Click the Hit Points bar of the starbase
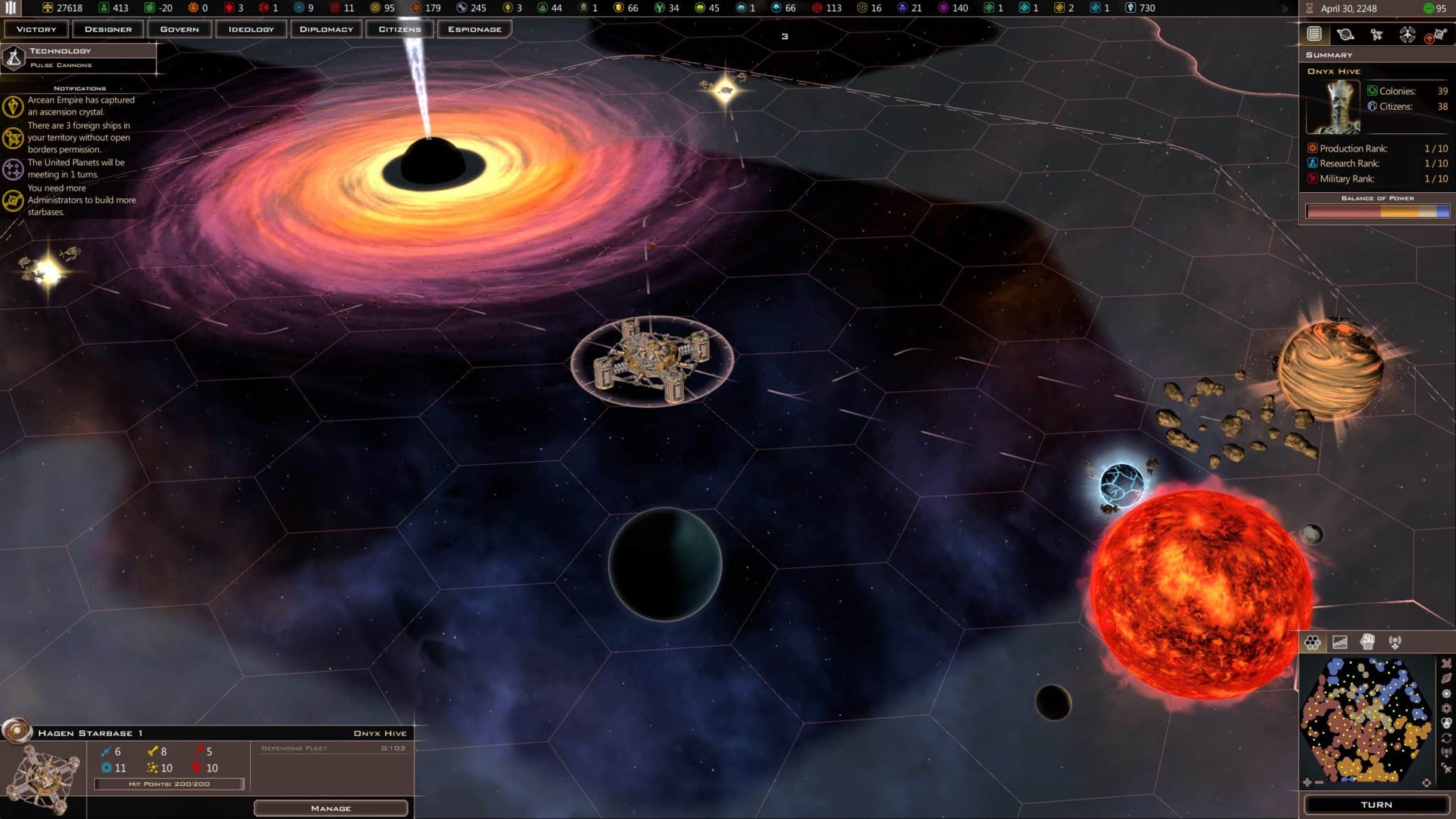This screenshot has width=1456, height=819. point(168,784)
